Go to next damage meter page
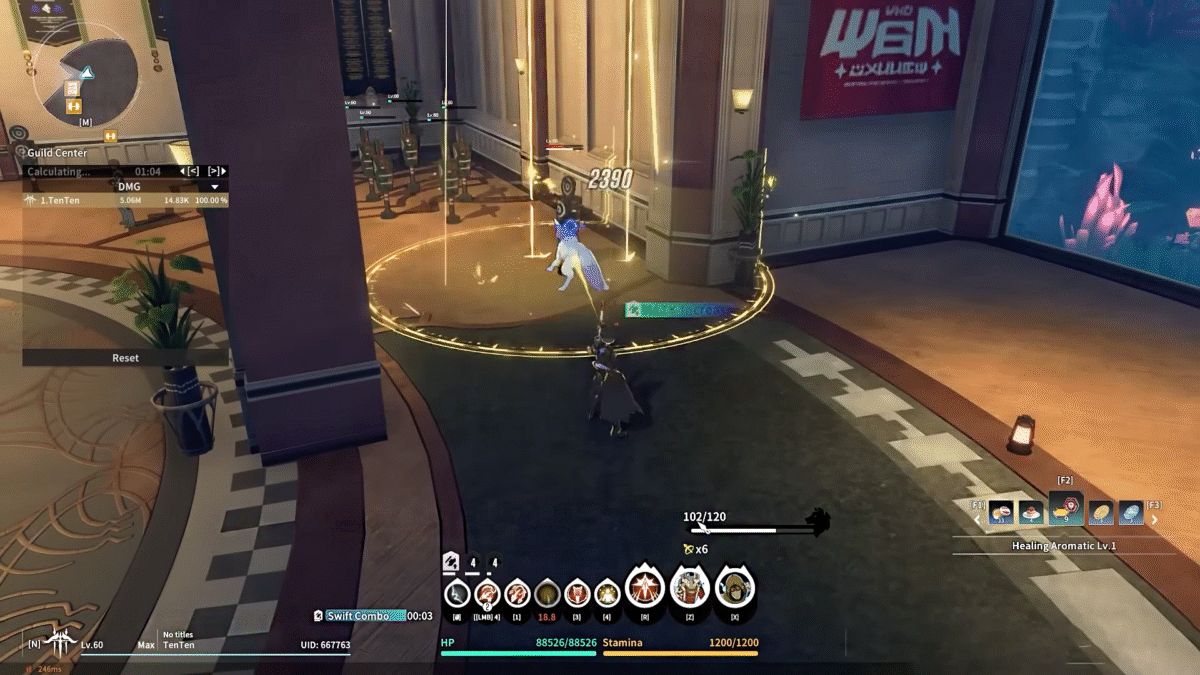This screenshot has height=675, width=1200. coord(216,171)
